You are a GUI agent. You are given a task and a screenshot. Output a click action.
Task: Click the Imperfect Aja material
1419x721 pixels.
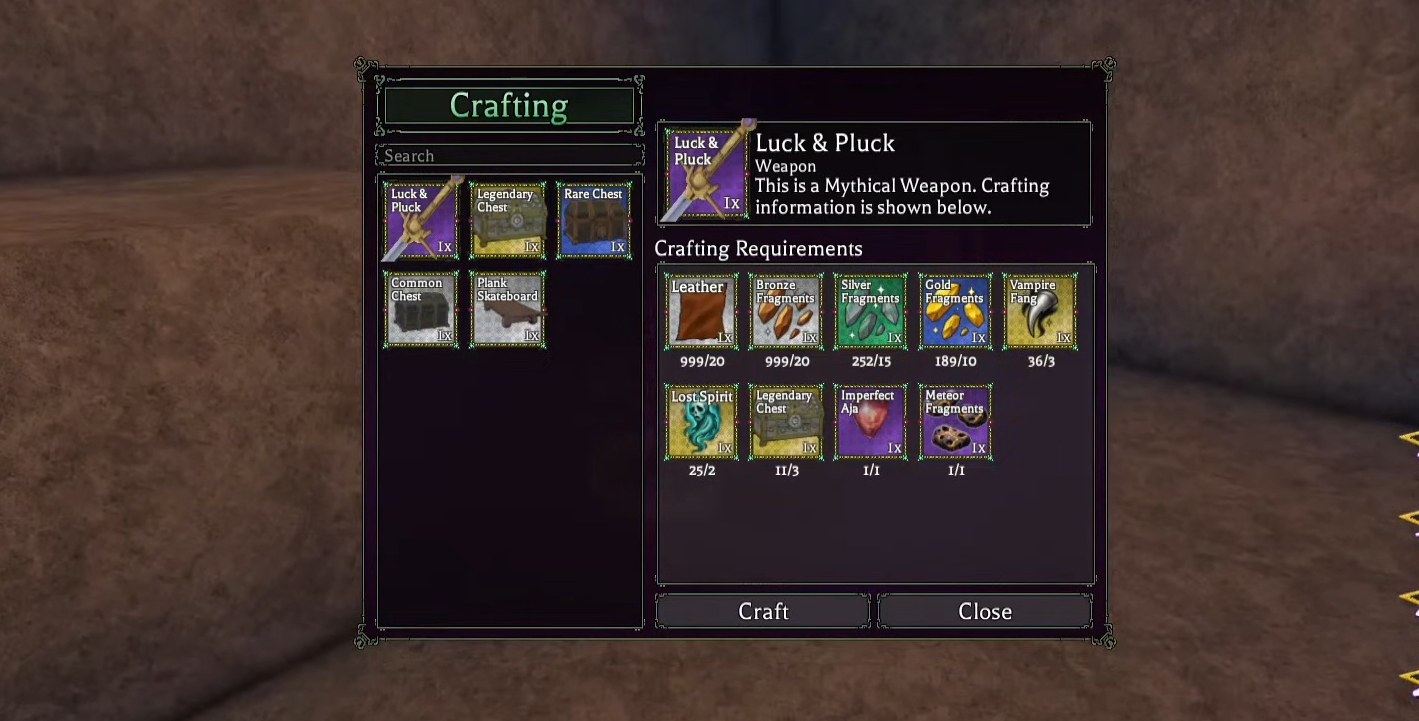[x=870, y=420]
